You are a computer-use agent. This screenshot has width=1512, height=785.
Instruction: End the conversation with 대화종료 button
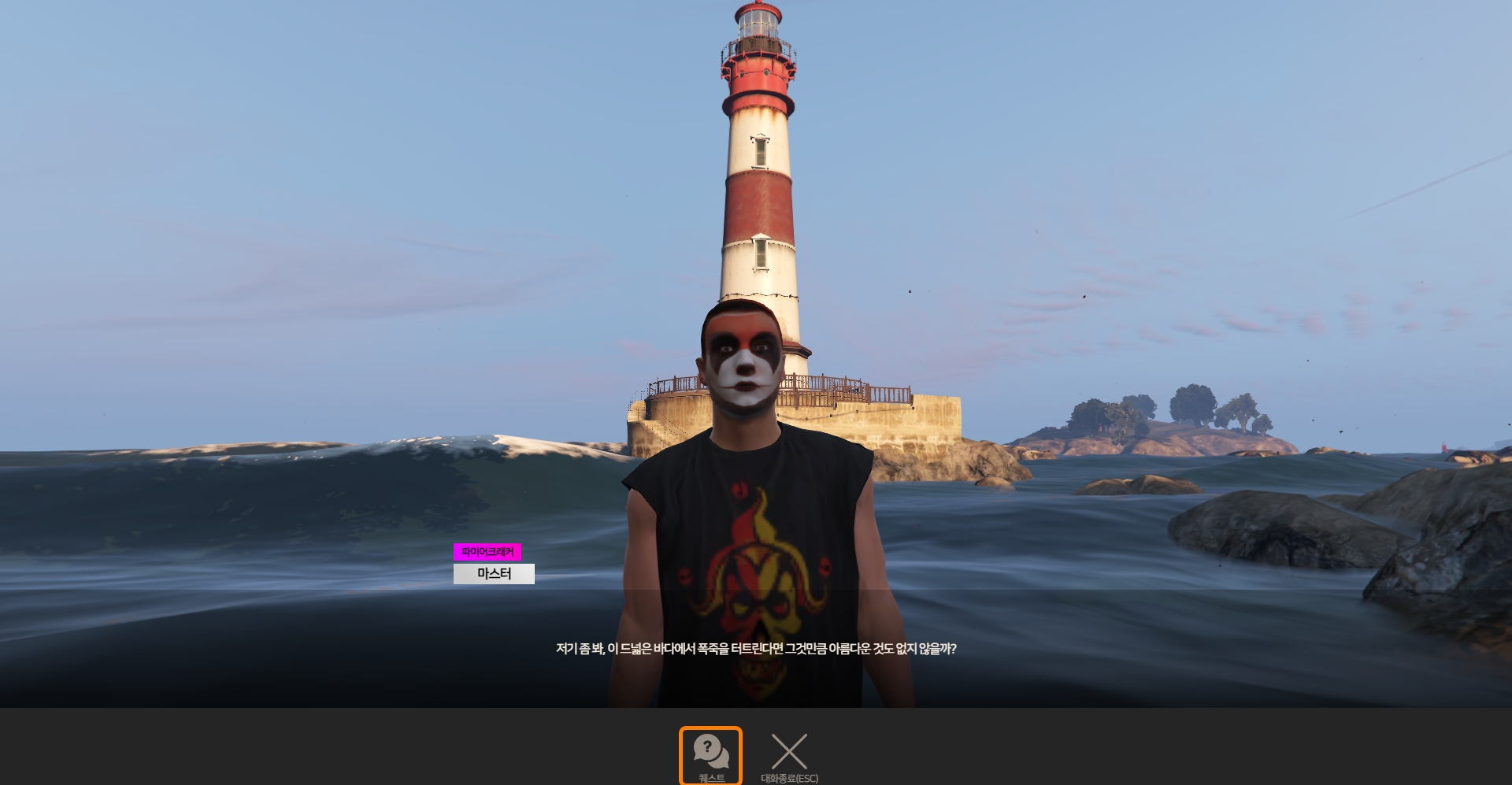click(x=789, y=755)
